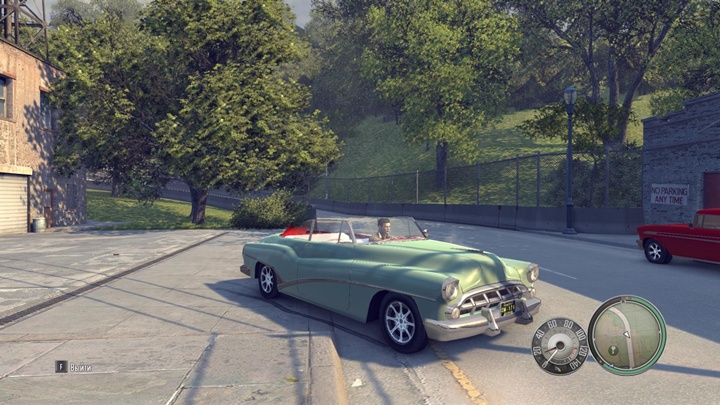Click the circular minimap radar

(x=627, y=335)
